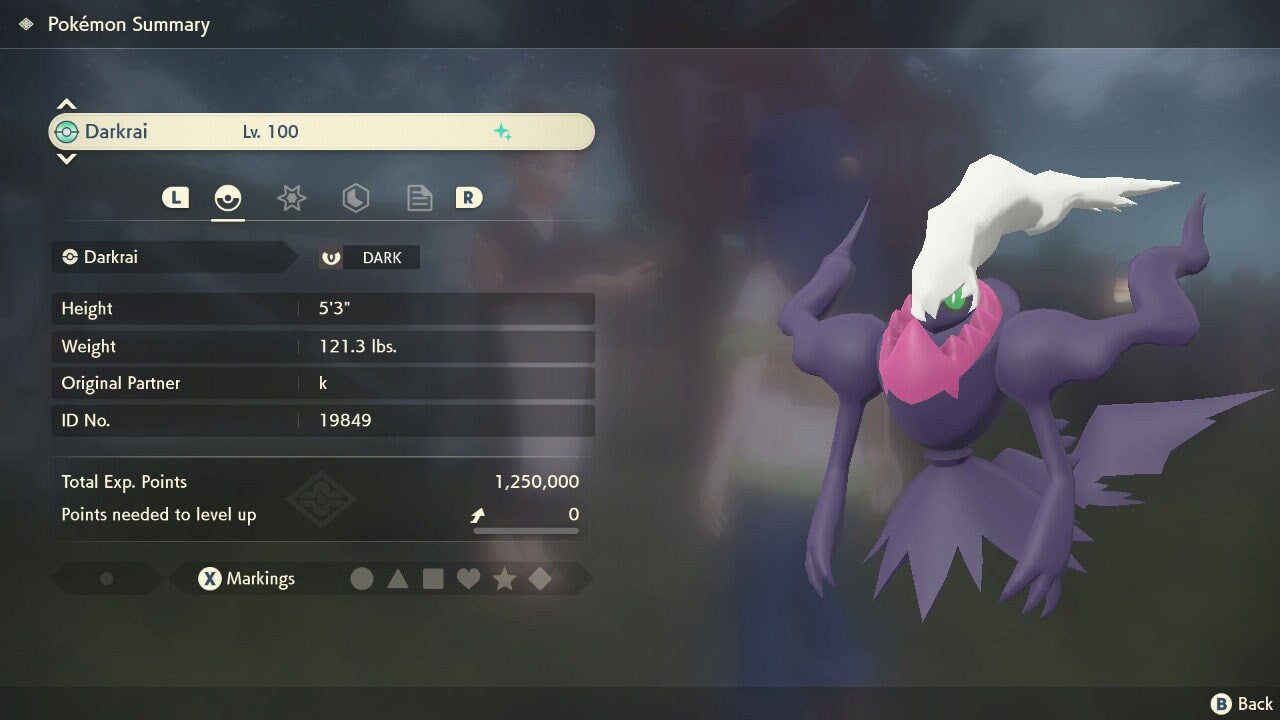Screen dimensions: 1280x720
Task: Toggle the heart marking
Action: click(468, 579)
